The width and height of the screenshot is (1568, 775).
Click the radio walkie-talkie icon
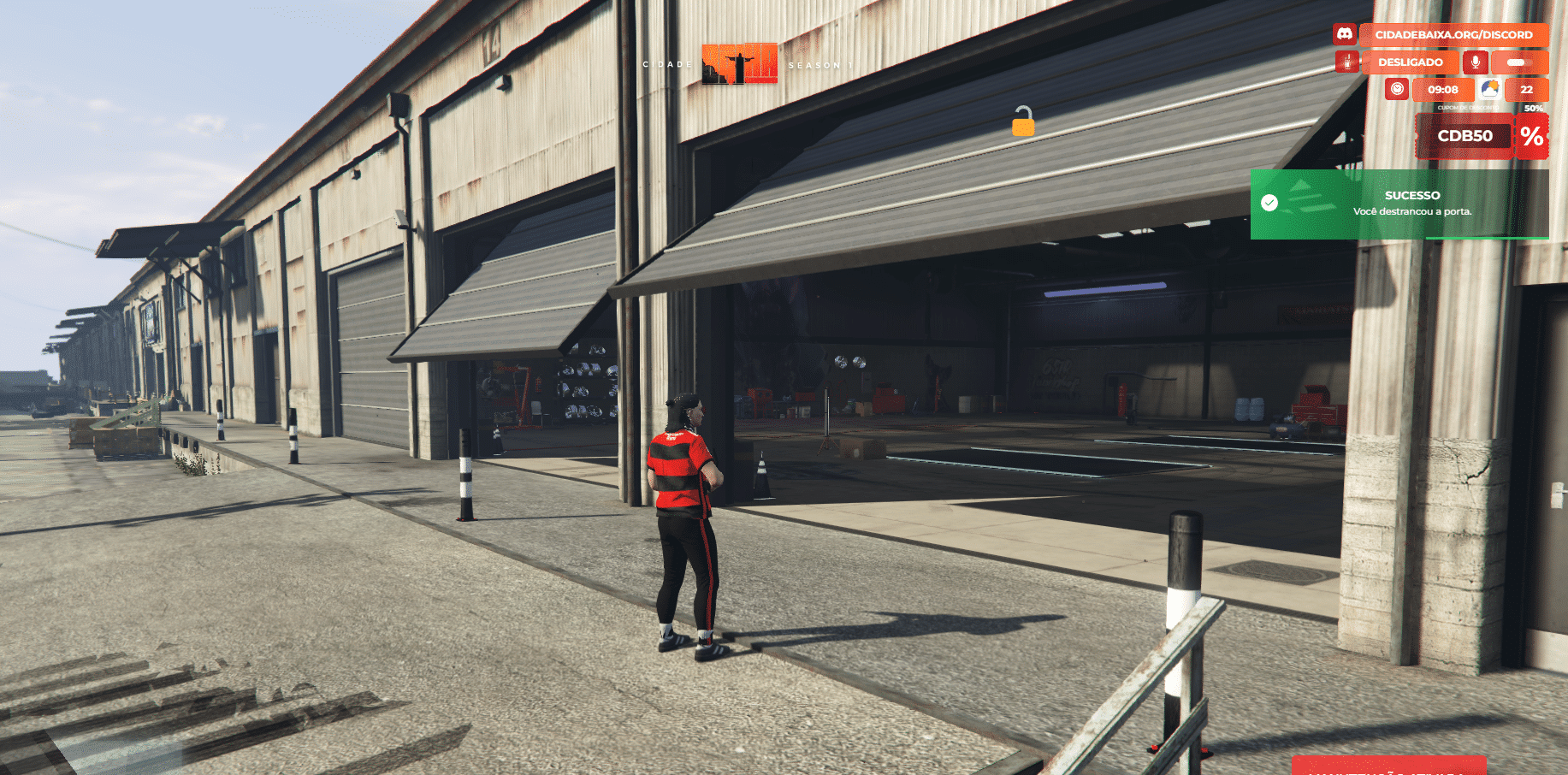pyautogui.click(x=1347, y=62)
